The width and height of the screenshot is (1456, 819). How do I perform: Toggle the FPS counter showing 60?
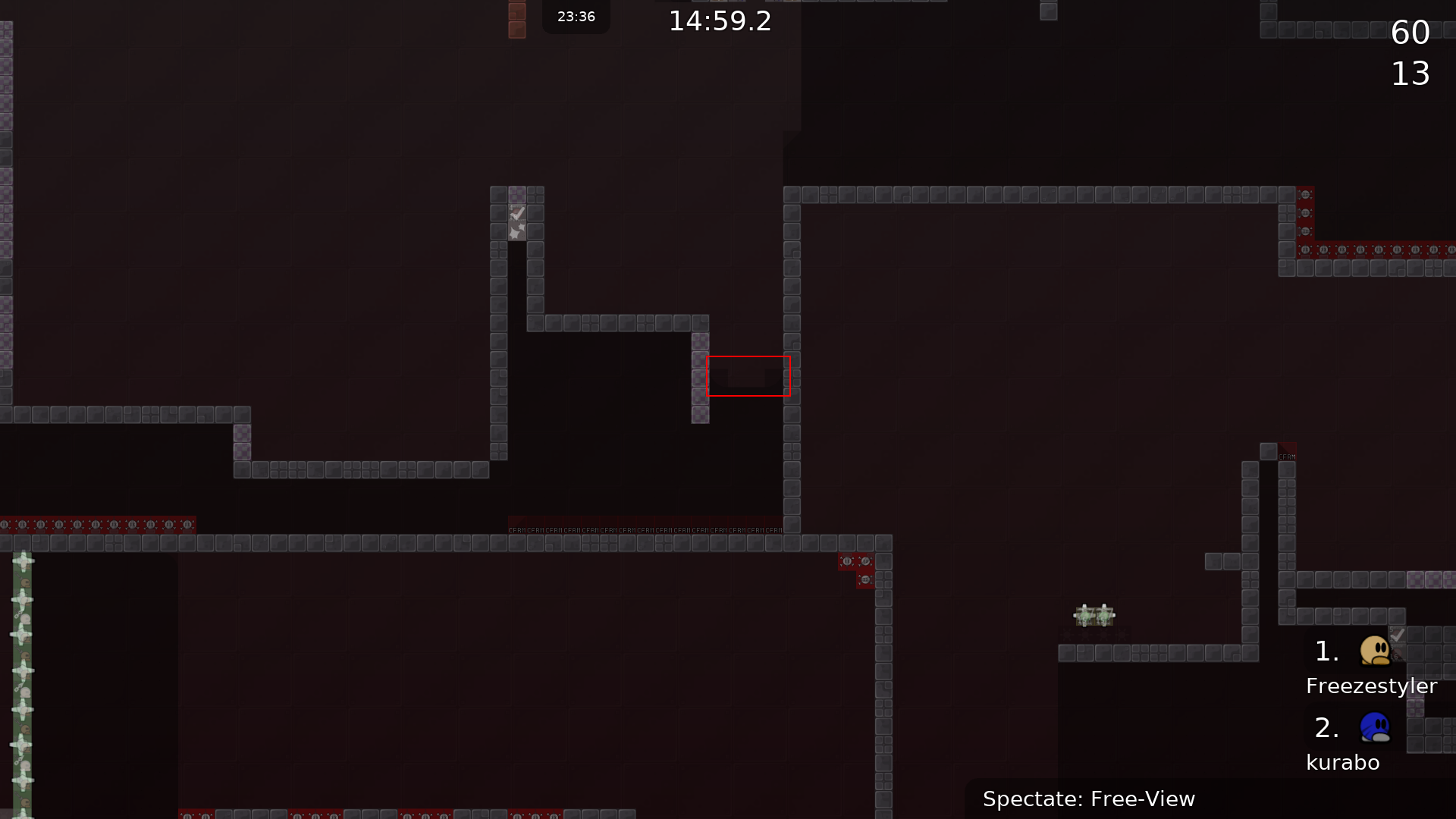tap(1410, 33)
